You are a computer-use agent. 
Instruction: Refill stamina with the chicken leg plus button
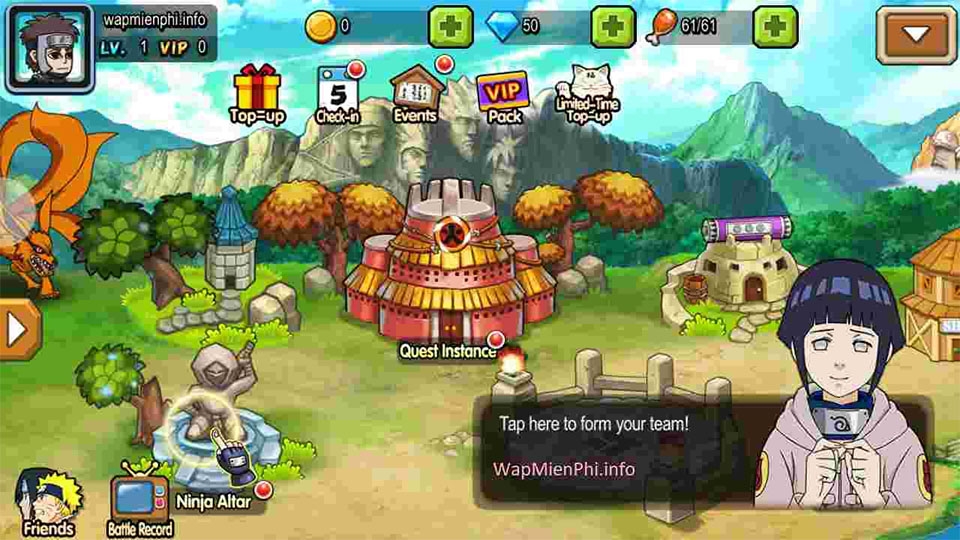(x=775, y=27)
